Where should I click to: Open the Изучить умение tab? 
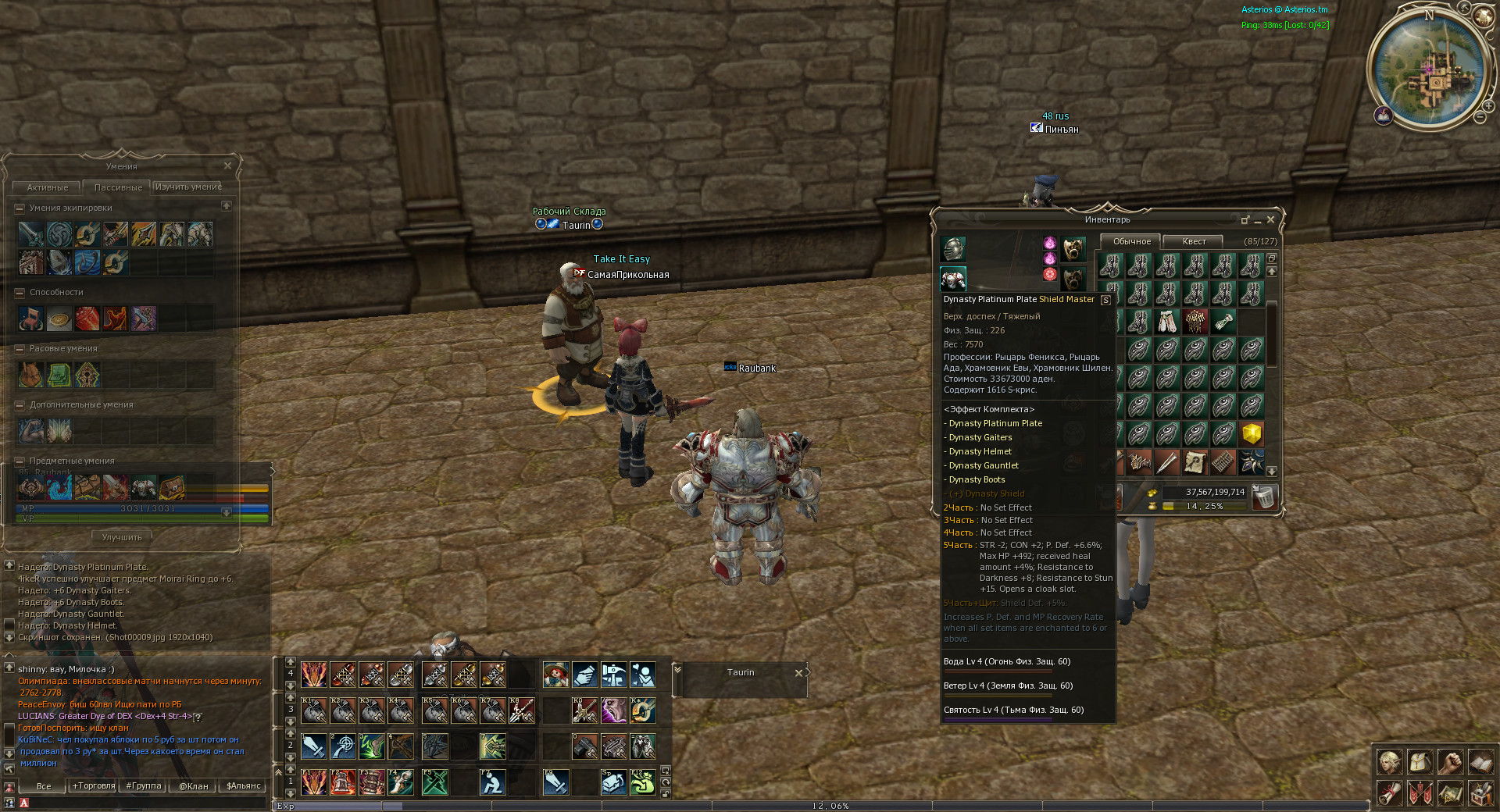[188, 187]
